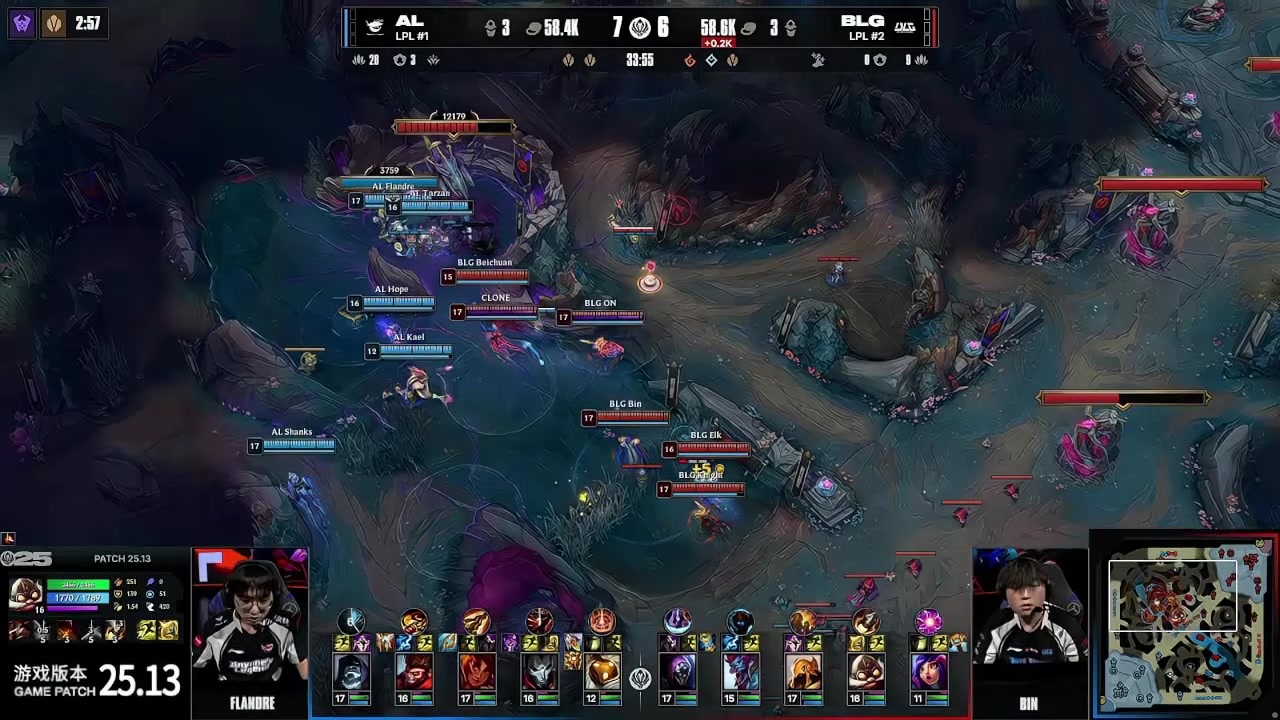Viewport: 1280px width, 720px height.
Task: Click the AL team logo on scoreboard
Action: [x=374, y=27]
